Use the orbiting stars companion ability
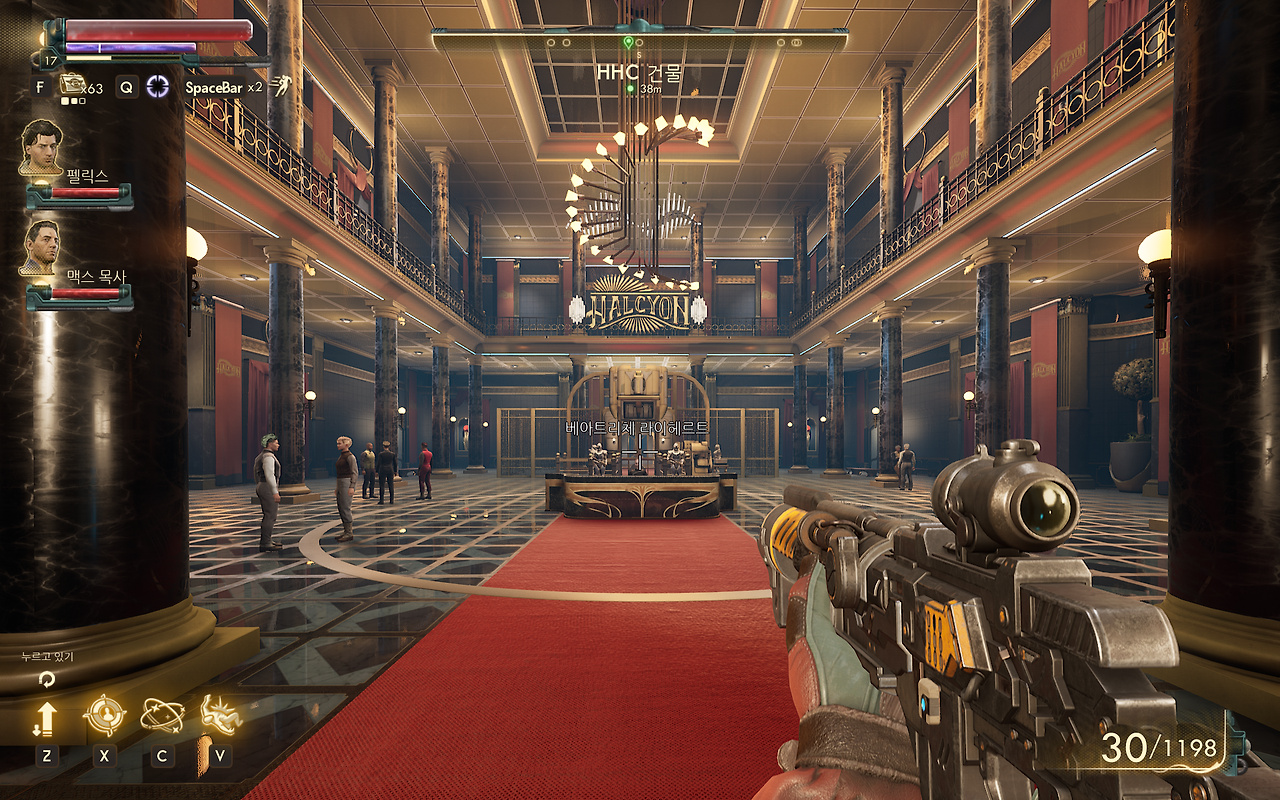 point(162,716)
